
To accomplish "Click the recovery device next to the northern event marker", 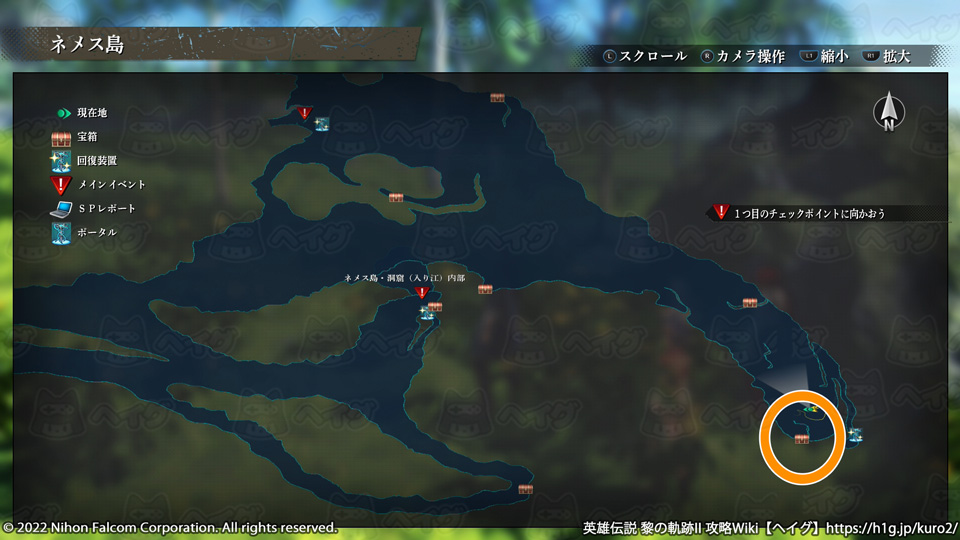I will pos(322,124).
